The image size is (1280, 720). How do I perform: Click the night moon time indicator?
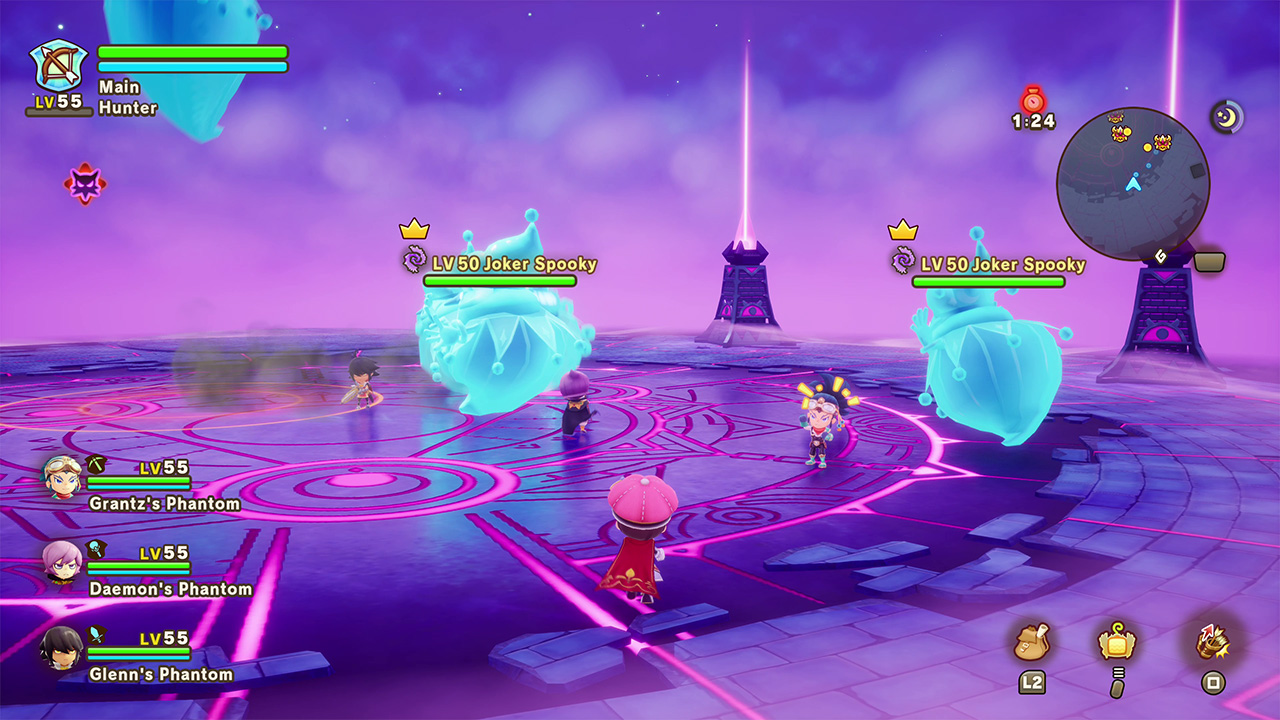tap(1227, 116)
